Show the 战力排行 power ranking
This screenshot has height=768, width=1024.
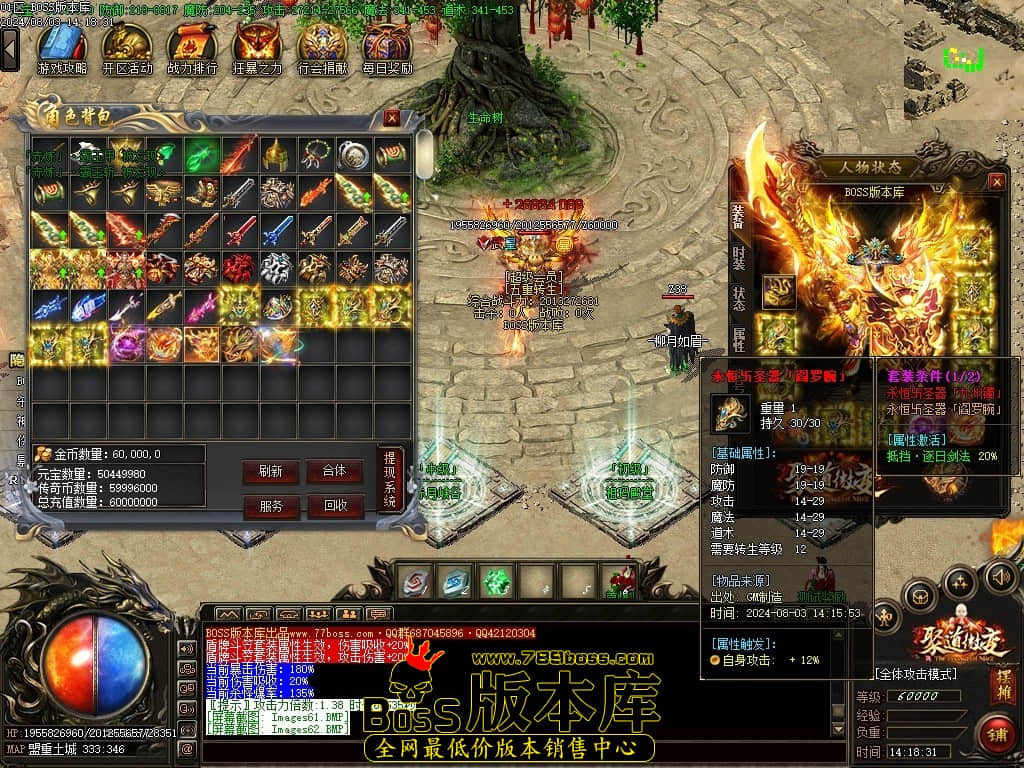click(192, 48)
